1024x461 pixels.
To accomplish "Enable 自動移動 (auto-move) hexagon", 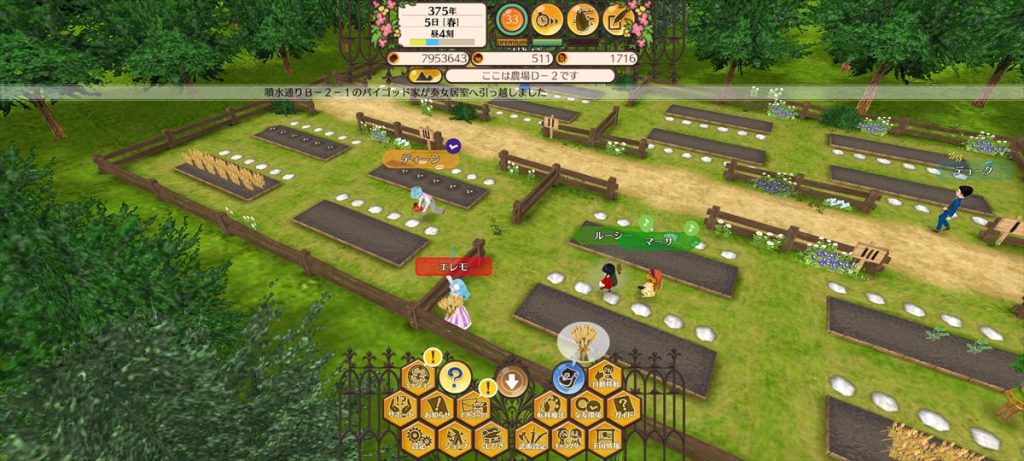I will click(x=605, y=378).
